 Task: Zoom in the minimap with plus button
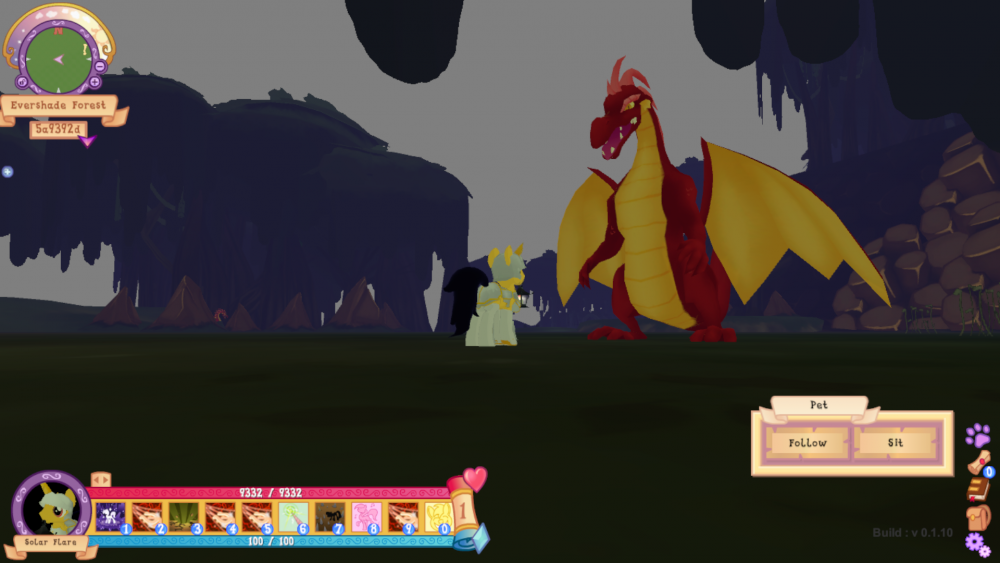pos(95,82)
